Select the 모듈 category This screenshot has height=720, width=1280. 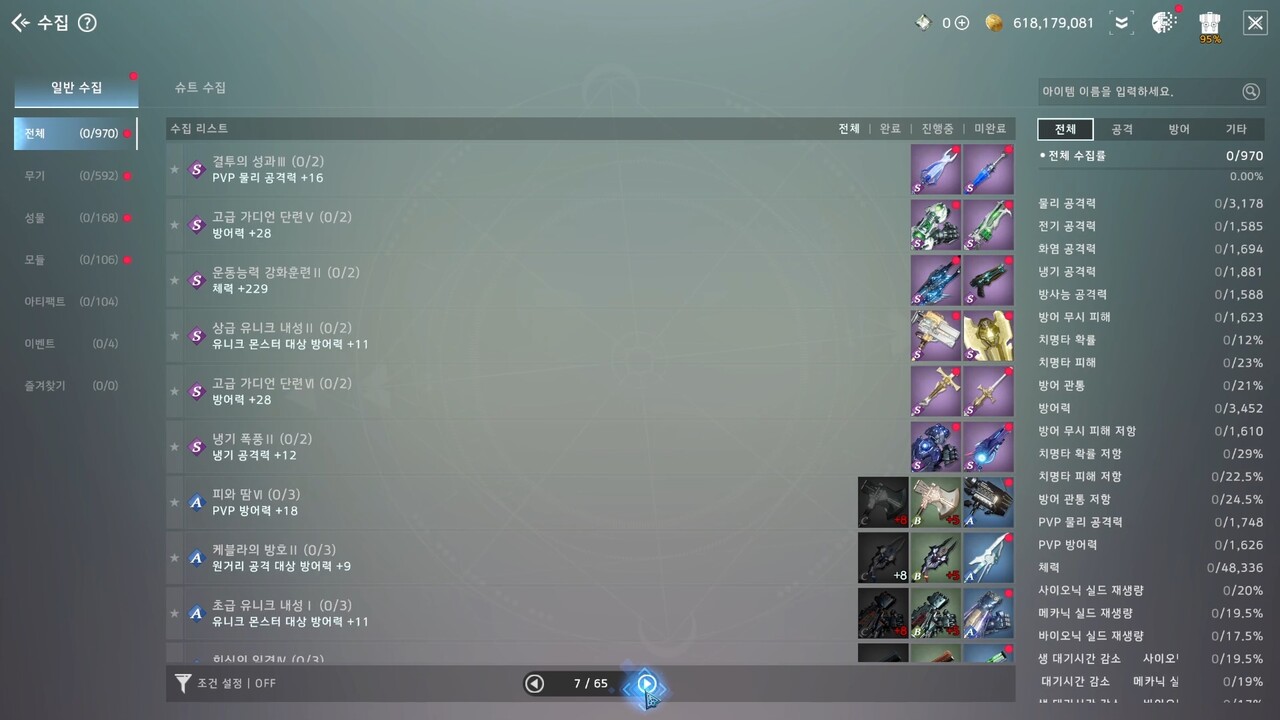pos(72,260)
